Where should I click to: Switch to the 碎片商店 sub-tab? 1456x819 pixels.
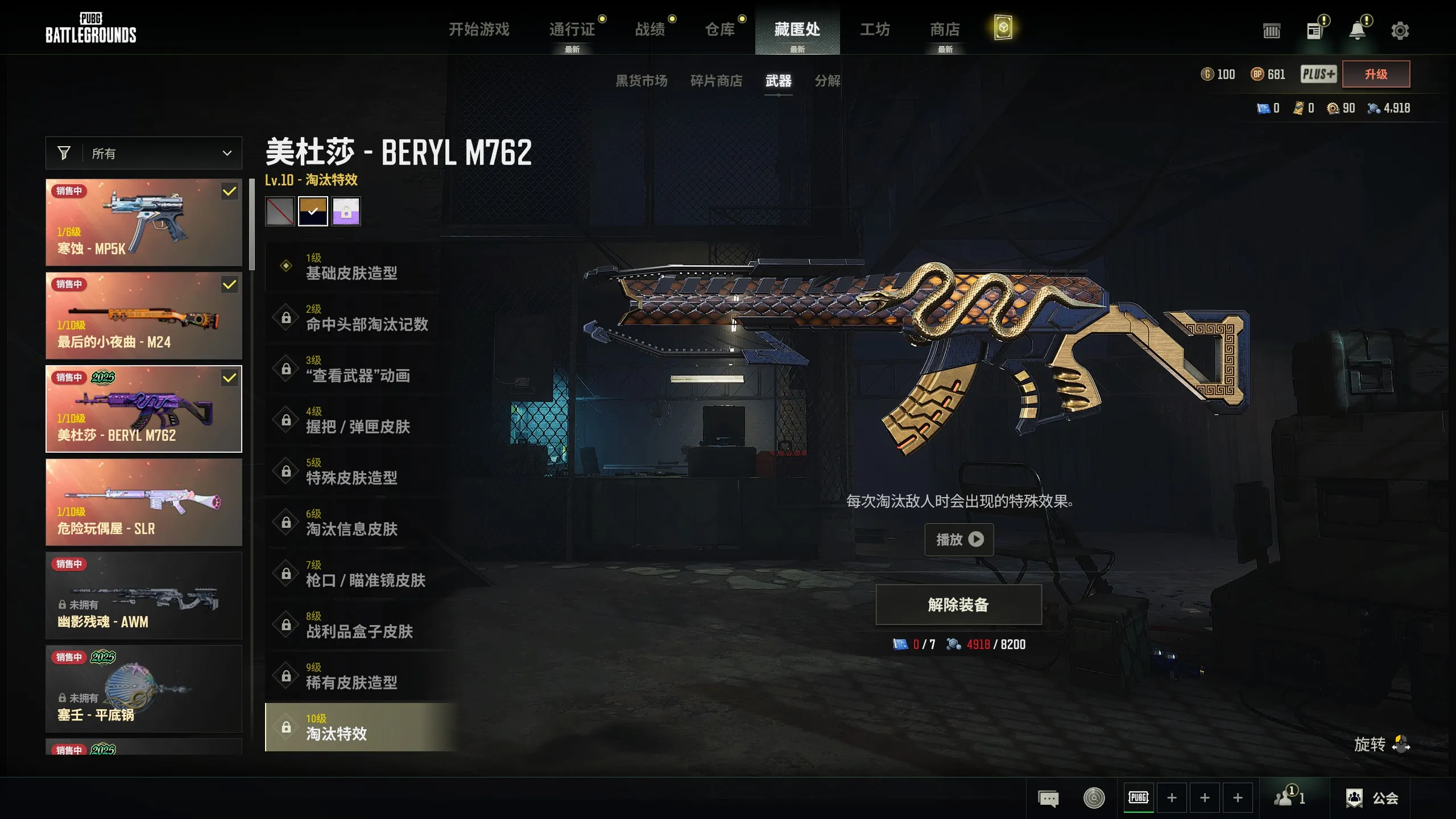point(716,81)
